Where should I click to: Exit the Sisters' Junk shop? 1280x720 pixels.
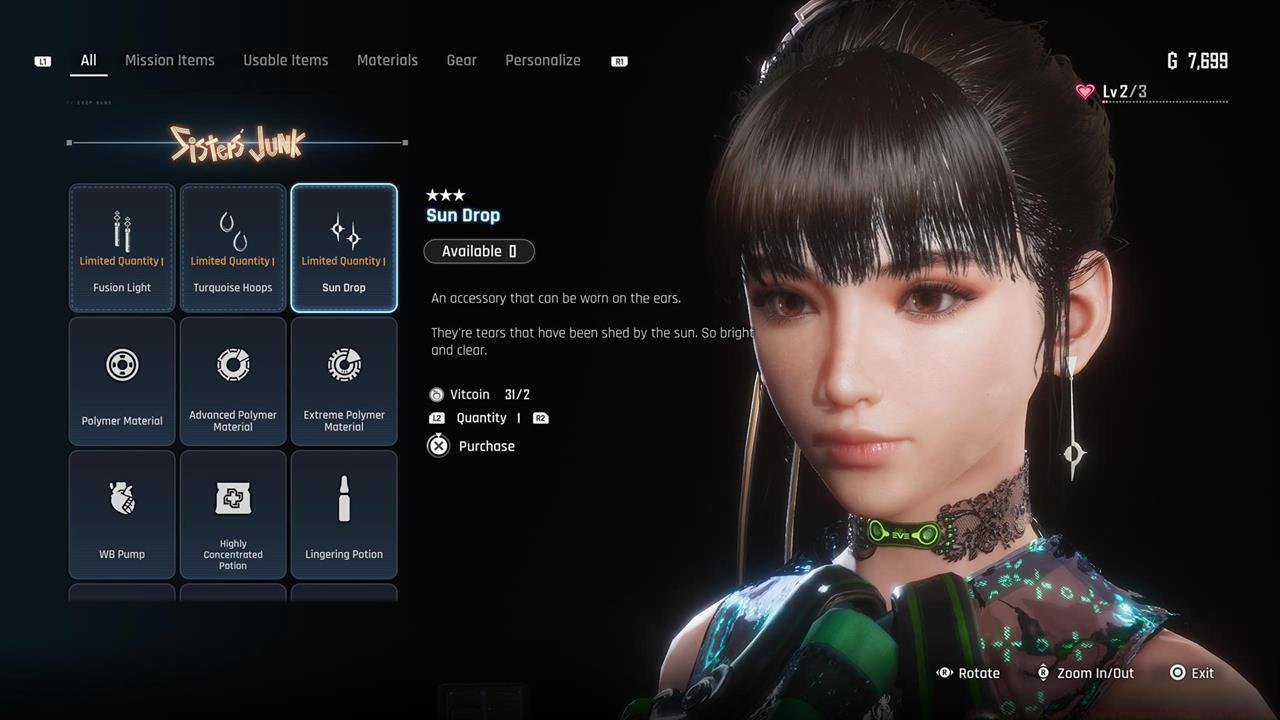click(x=1191, y=673)
